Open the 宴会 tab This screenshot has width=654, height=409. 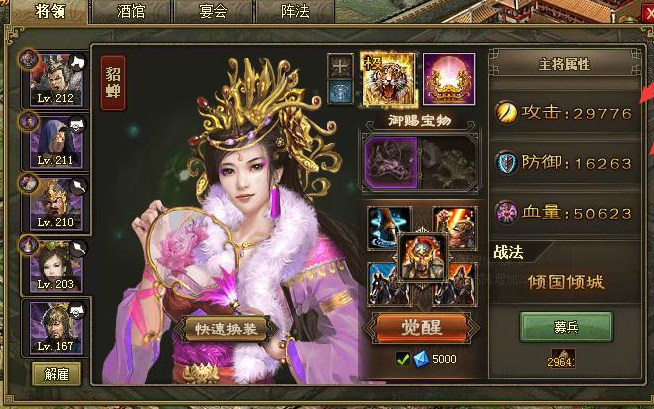tap(212, 13)
